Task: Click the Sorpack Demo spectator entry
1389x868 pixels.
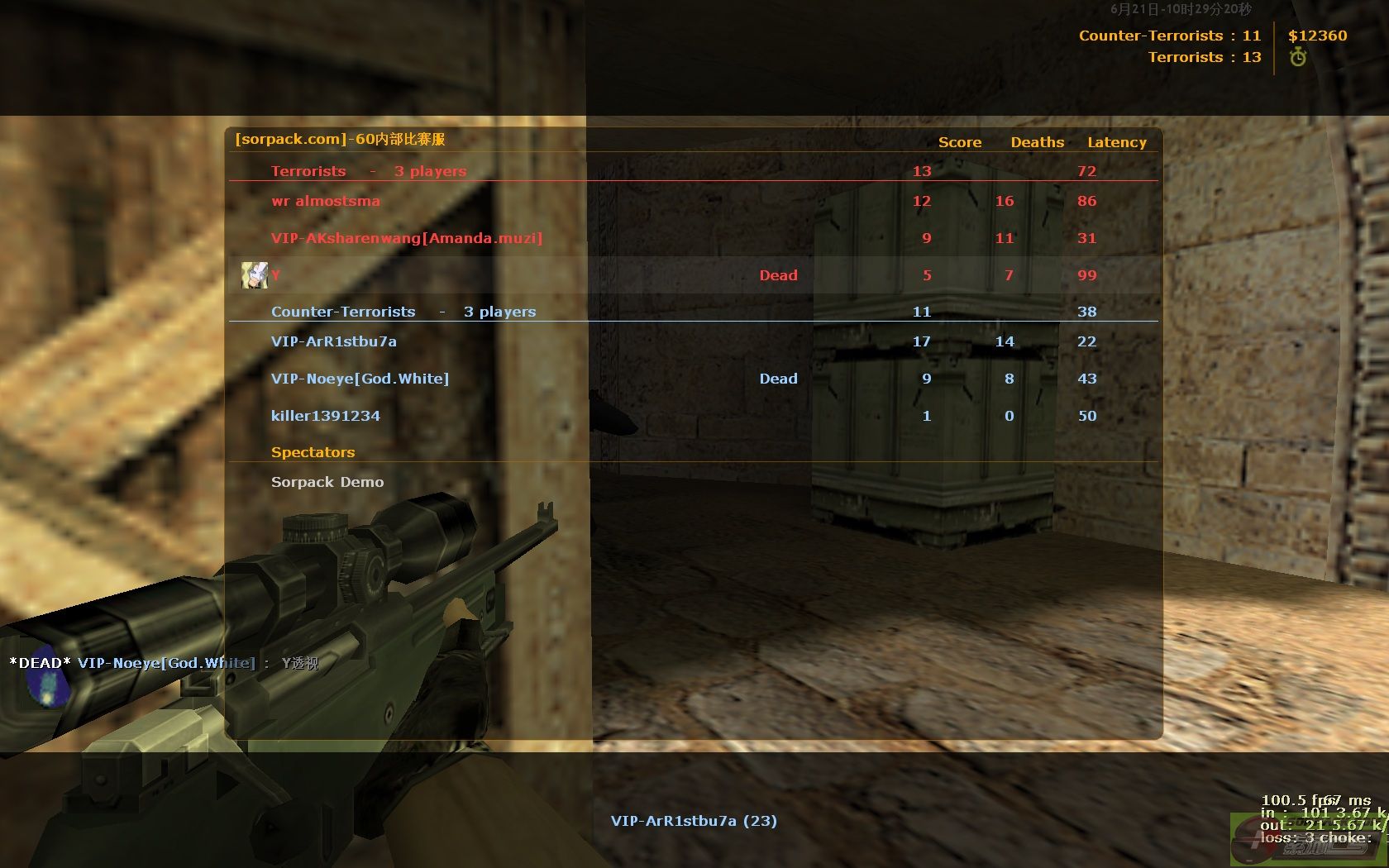Action: [x=327, y=482]
